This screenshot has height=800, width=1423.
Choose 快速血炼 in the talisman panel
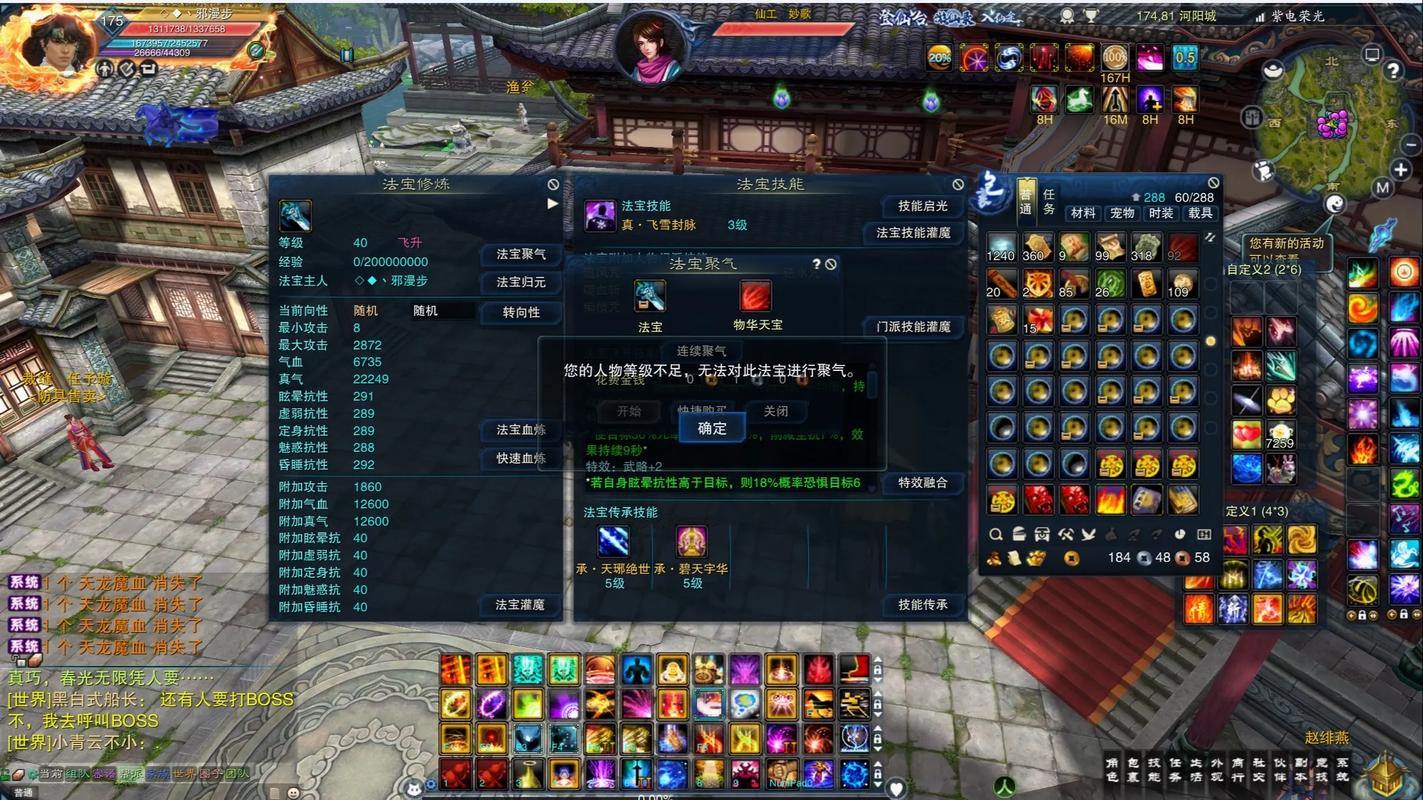tap(521, 459)
